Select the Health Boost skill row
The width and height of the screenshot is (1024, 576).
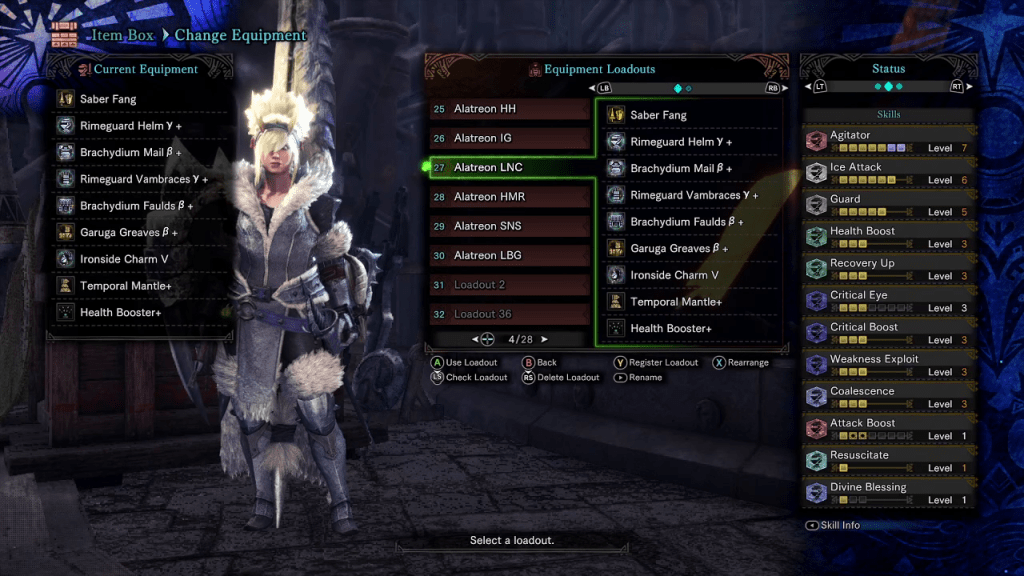888,237
